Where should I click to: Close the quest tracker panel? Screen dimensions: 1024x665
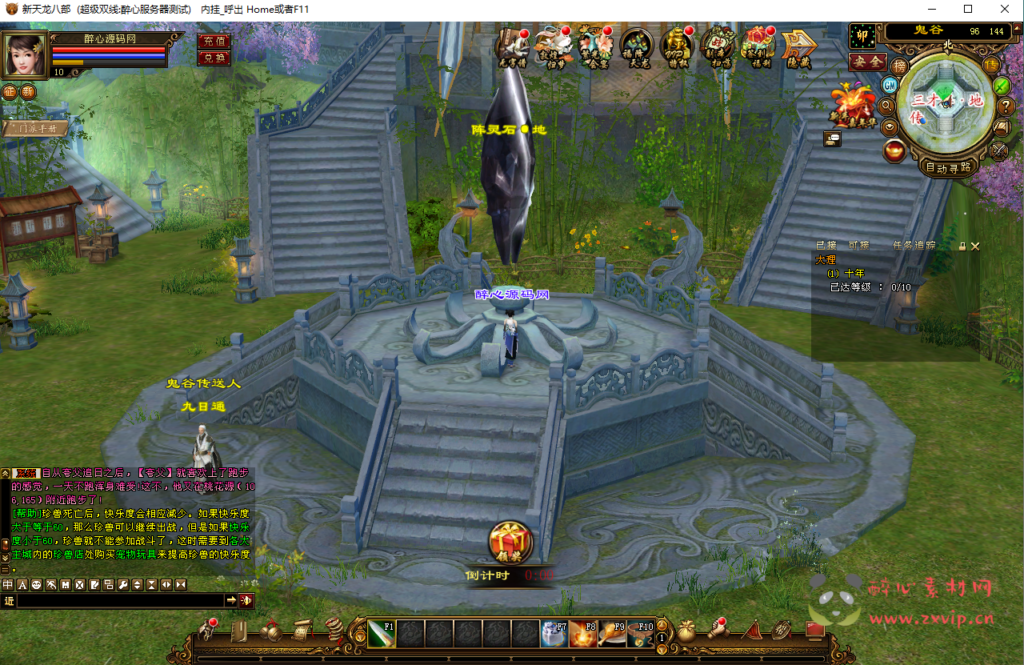coord(976,246)
